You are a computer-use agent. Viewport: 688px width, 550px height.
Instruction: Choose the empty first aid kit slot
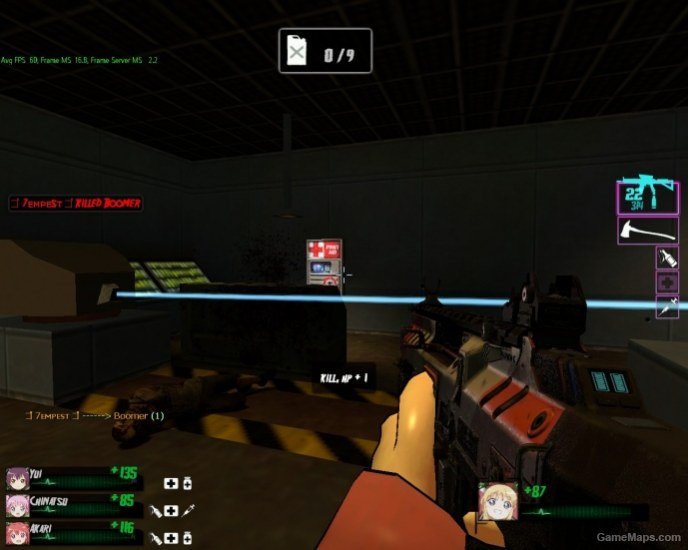(667, 283)
